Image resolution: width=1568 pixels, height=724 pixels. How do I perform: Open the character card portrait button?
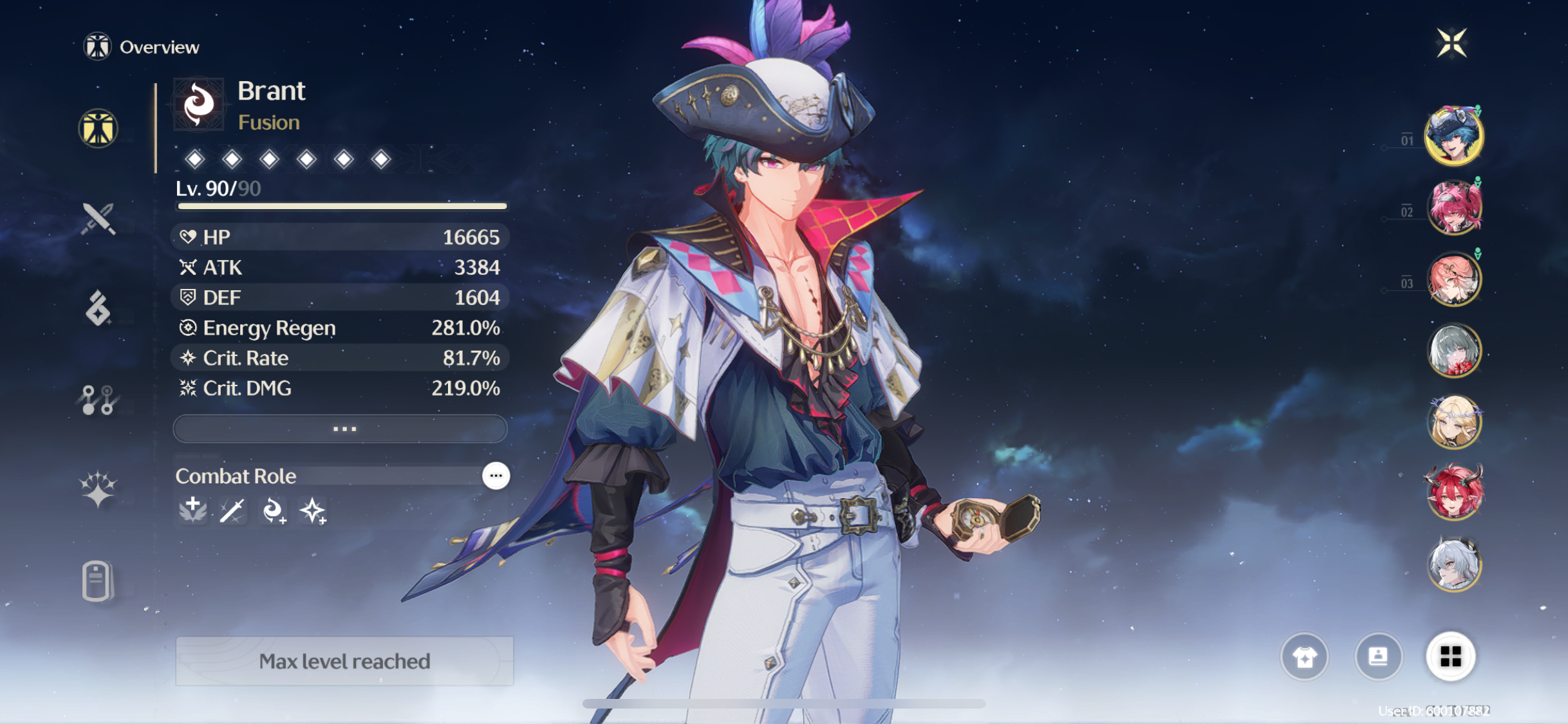tap(1377, 657)
